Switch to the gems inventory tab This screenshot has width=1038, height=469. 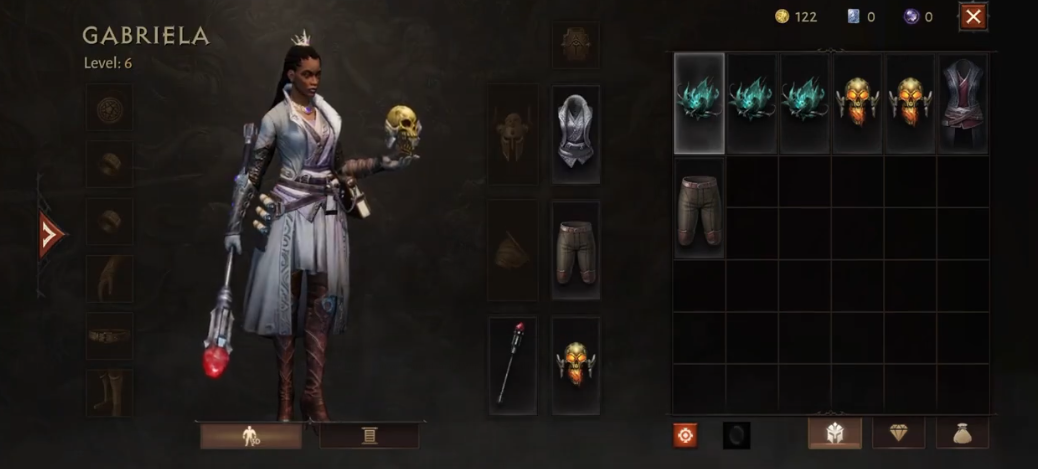click(x=898, y=433)
